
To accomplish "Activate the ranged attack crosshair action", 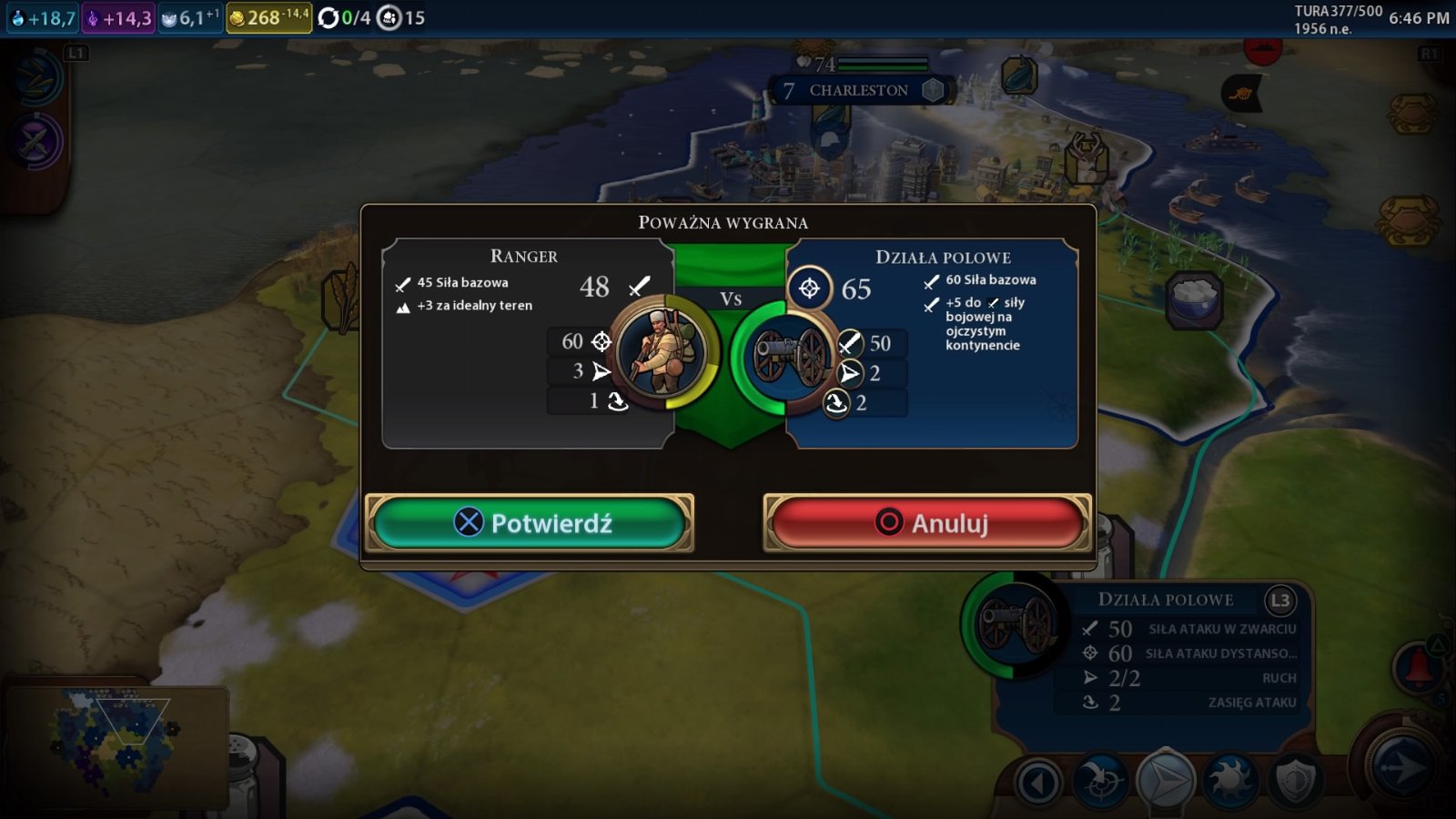I will point(1101,780).
